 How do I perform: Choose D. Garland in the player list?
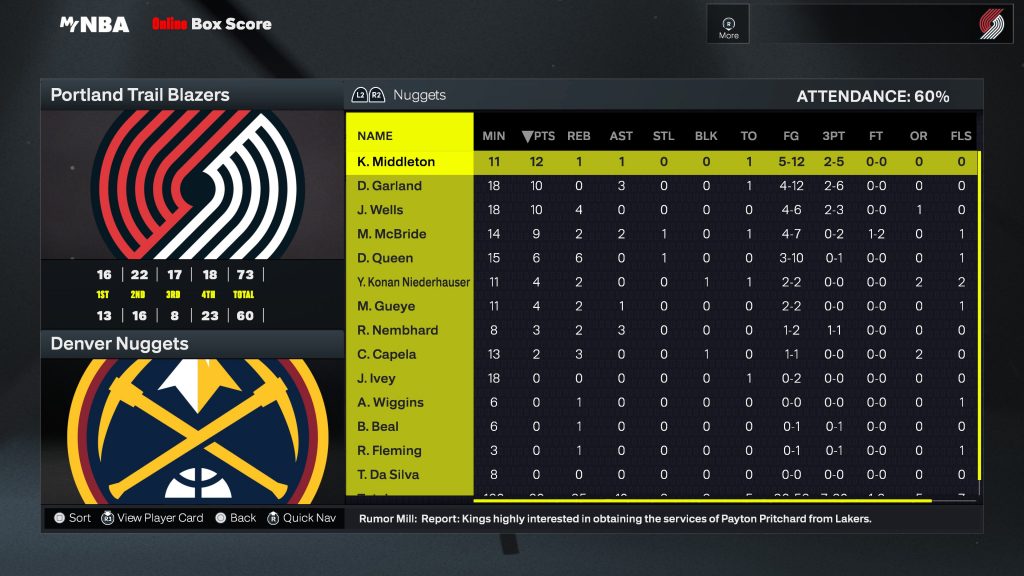click(390, 186)
